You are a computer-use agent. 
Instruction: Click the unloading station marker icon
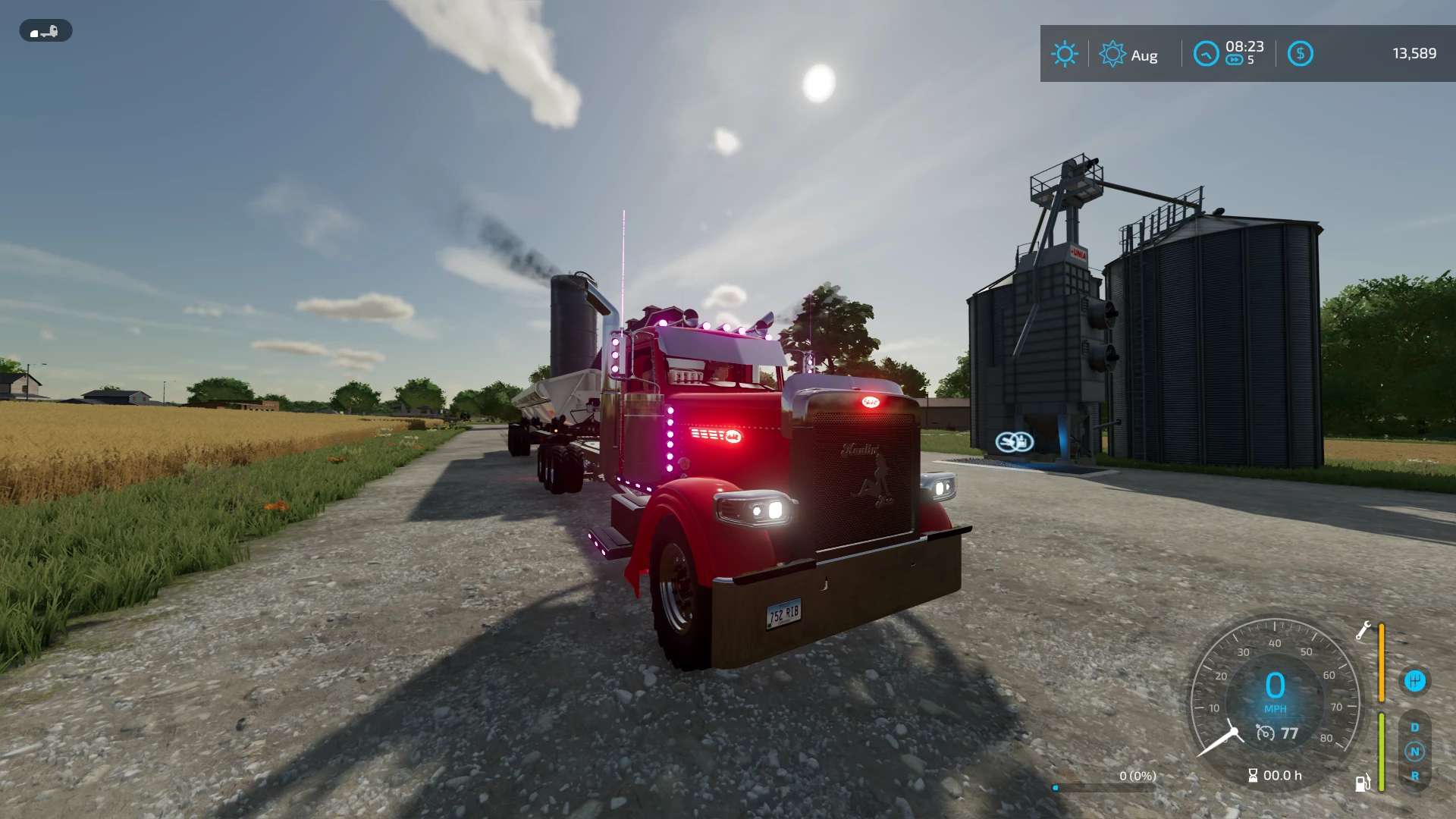1015,441
